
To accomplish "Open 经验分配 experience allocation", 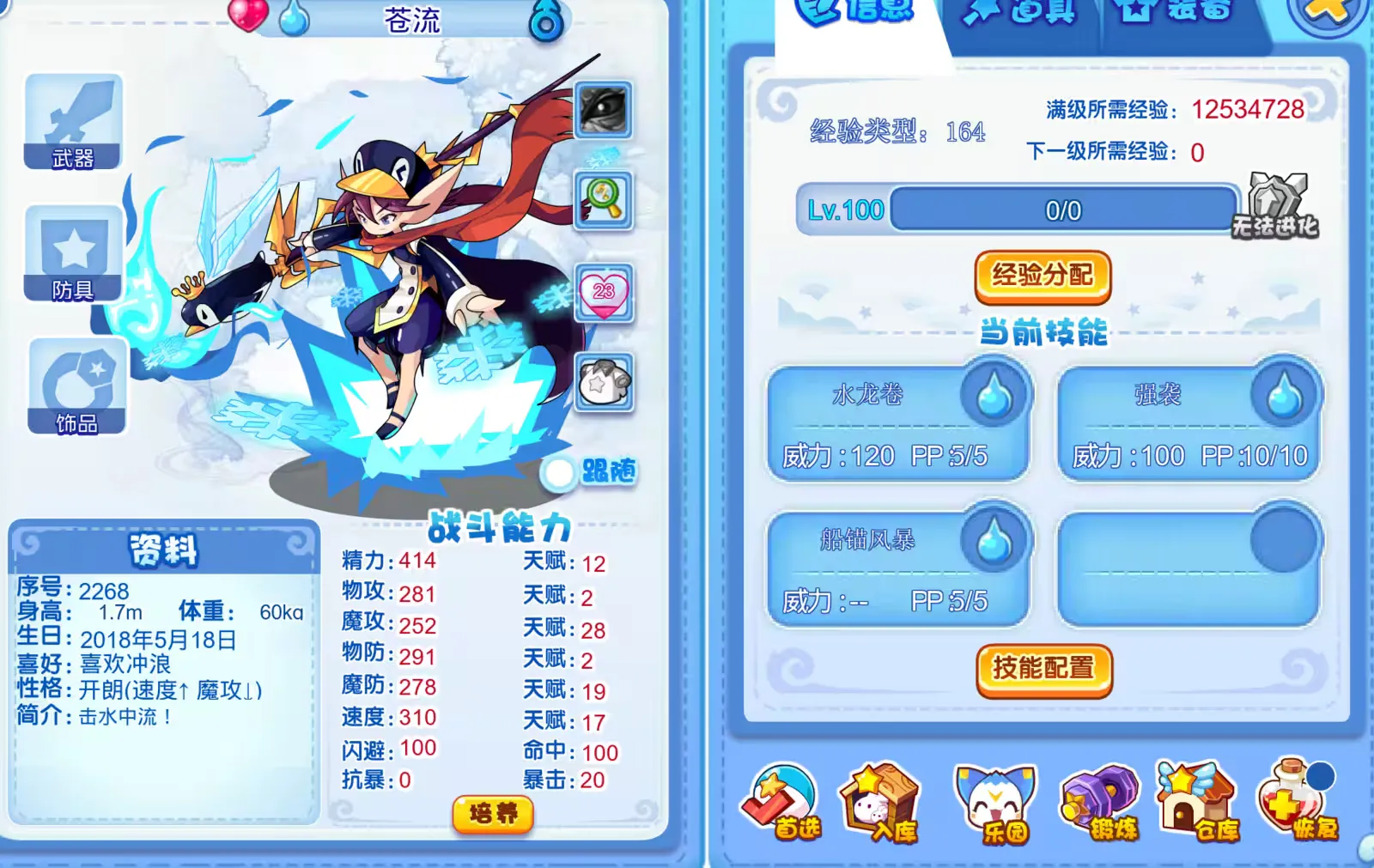I will (1043, 276).
